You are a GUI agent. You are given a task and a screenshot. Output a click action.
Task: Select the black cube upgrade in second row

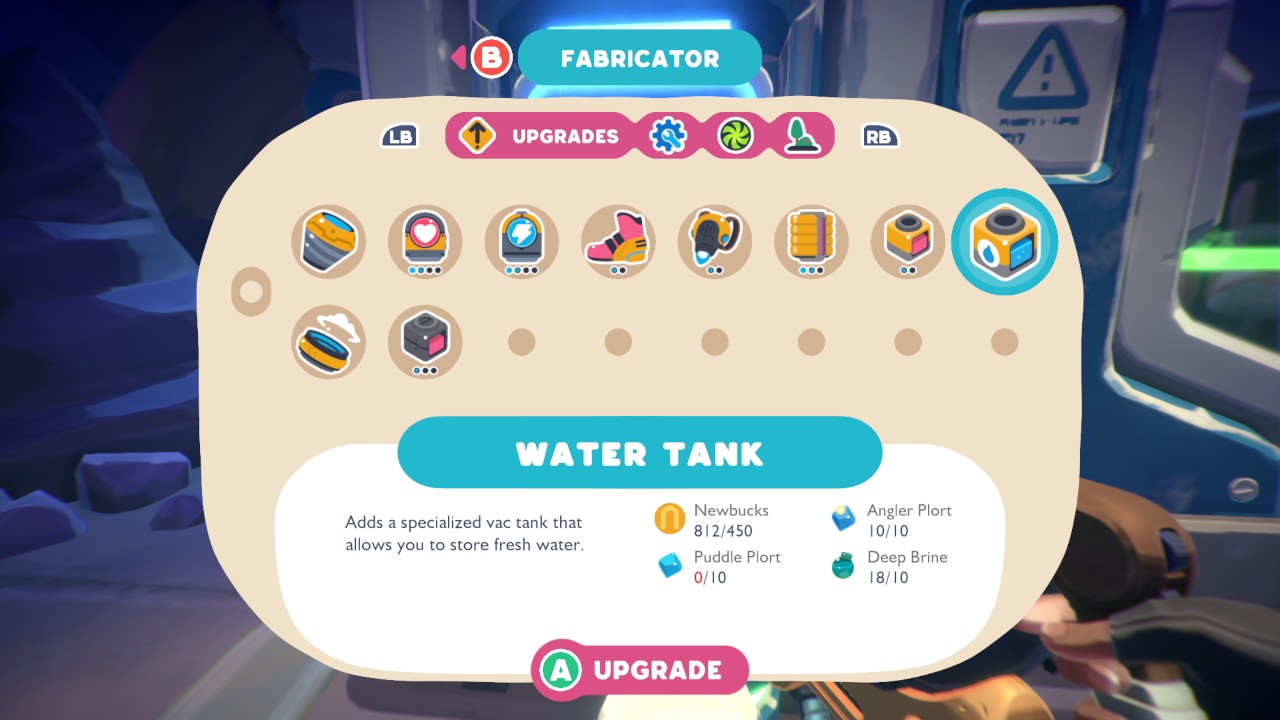(x=424, y=341)
